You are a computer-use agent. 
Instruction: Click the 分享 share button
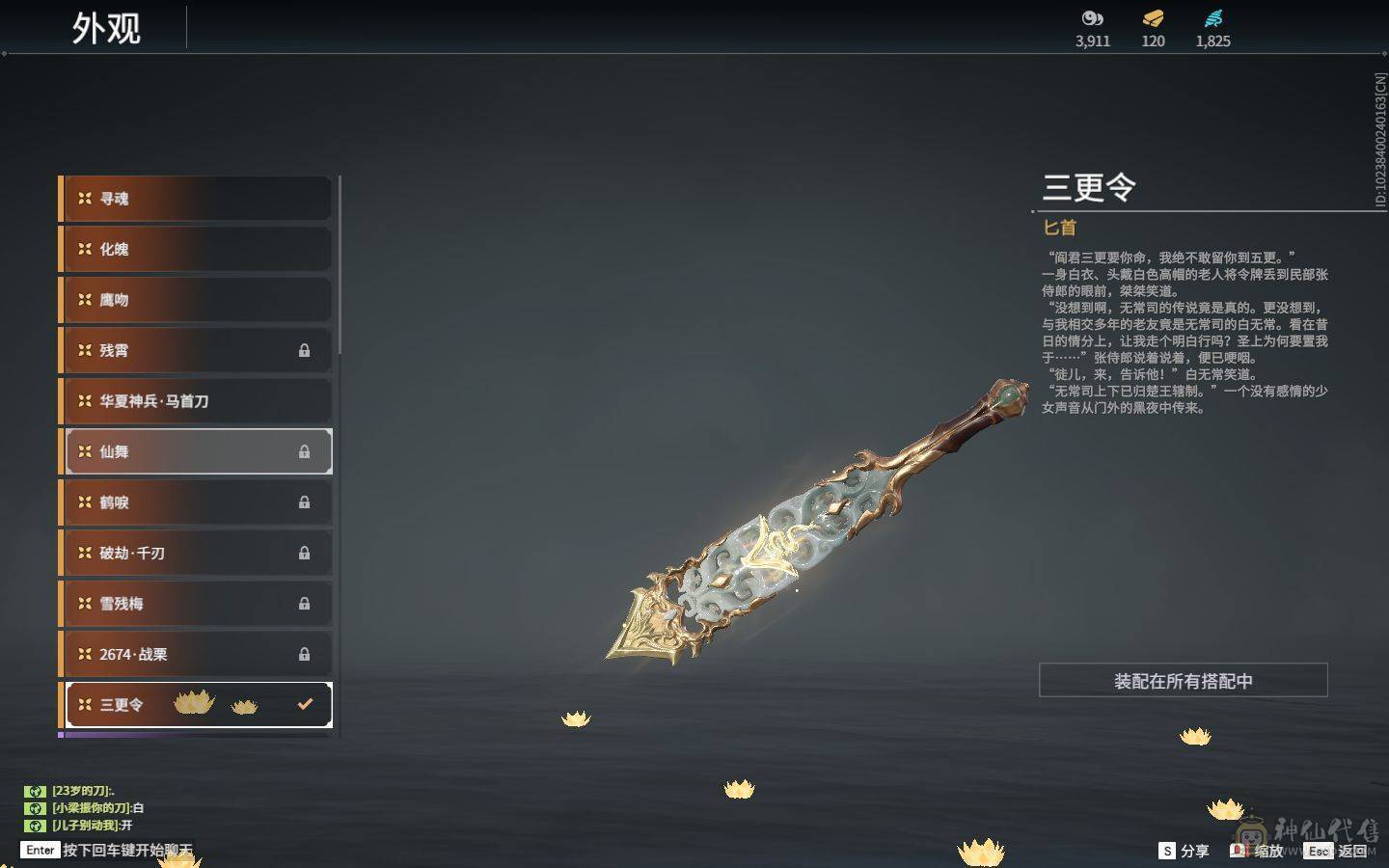pos(1184,851)
